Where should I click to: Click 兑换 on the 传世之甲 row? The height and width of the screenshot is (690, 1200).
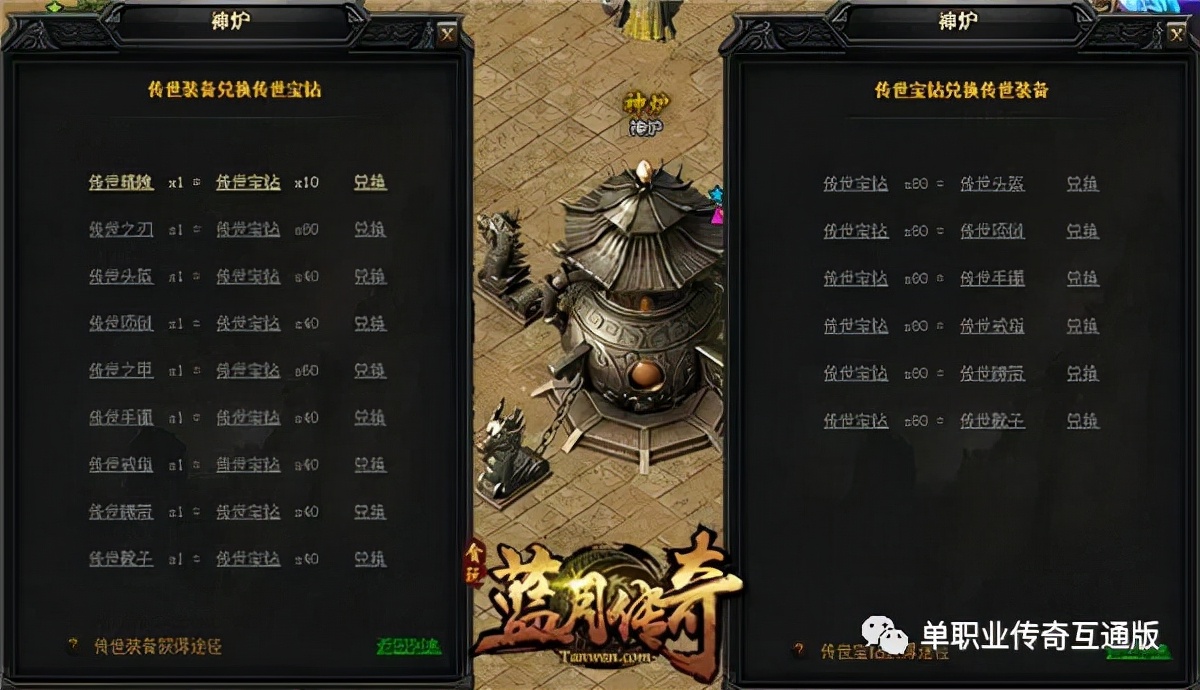370,371
